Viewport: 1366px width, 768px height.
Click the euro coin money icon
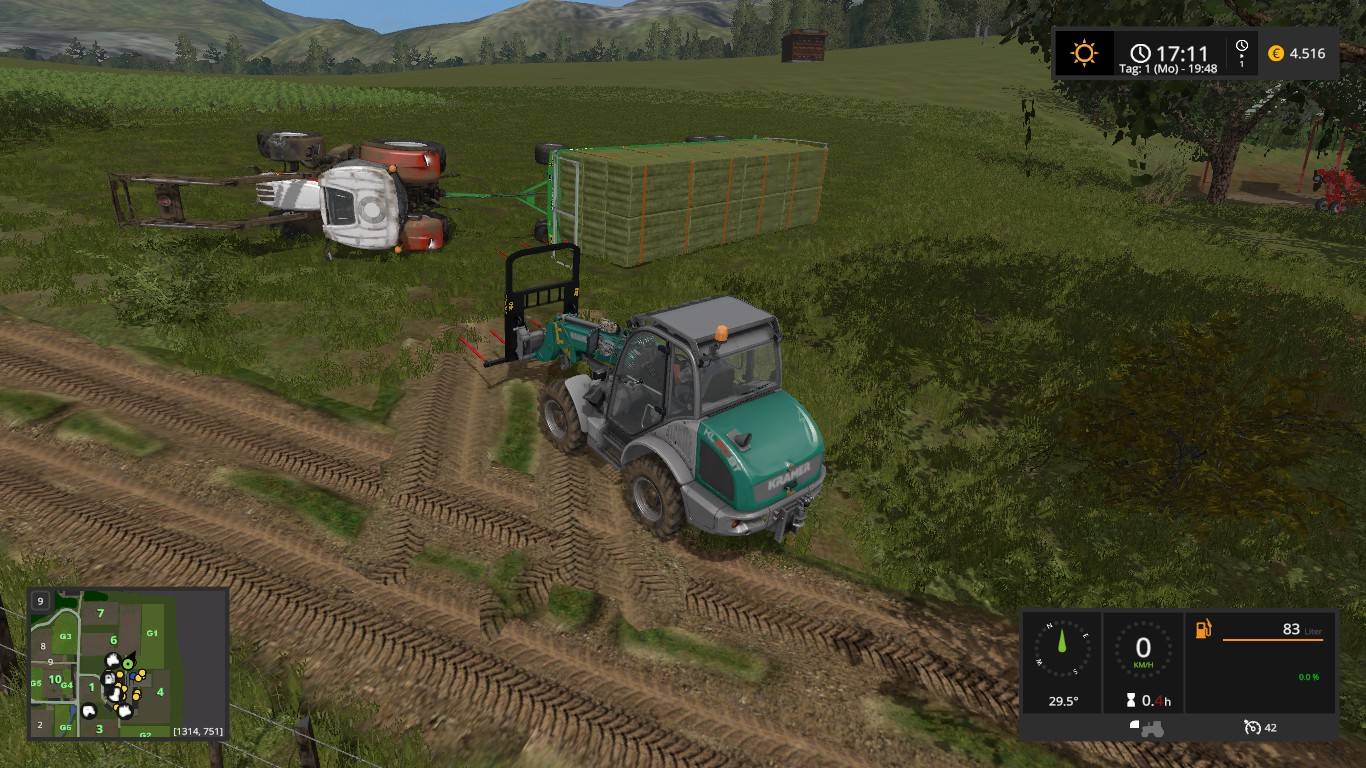click(1276, 53)
